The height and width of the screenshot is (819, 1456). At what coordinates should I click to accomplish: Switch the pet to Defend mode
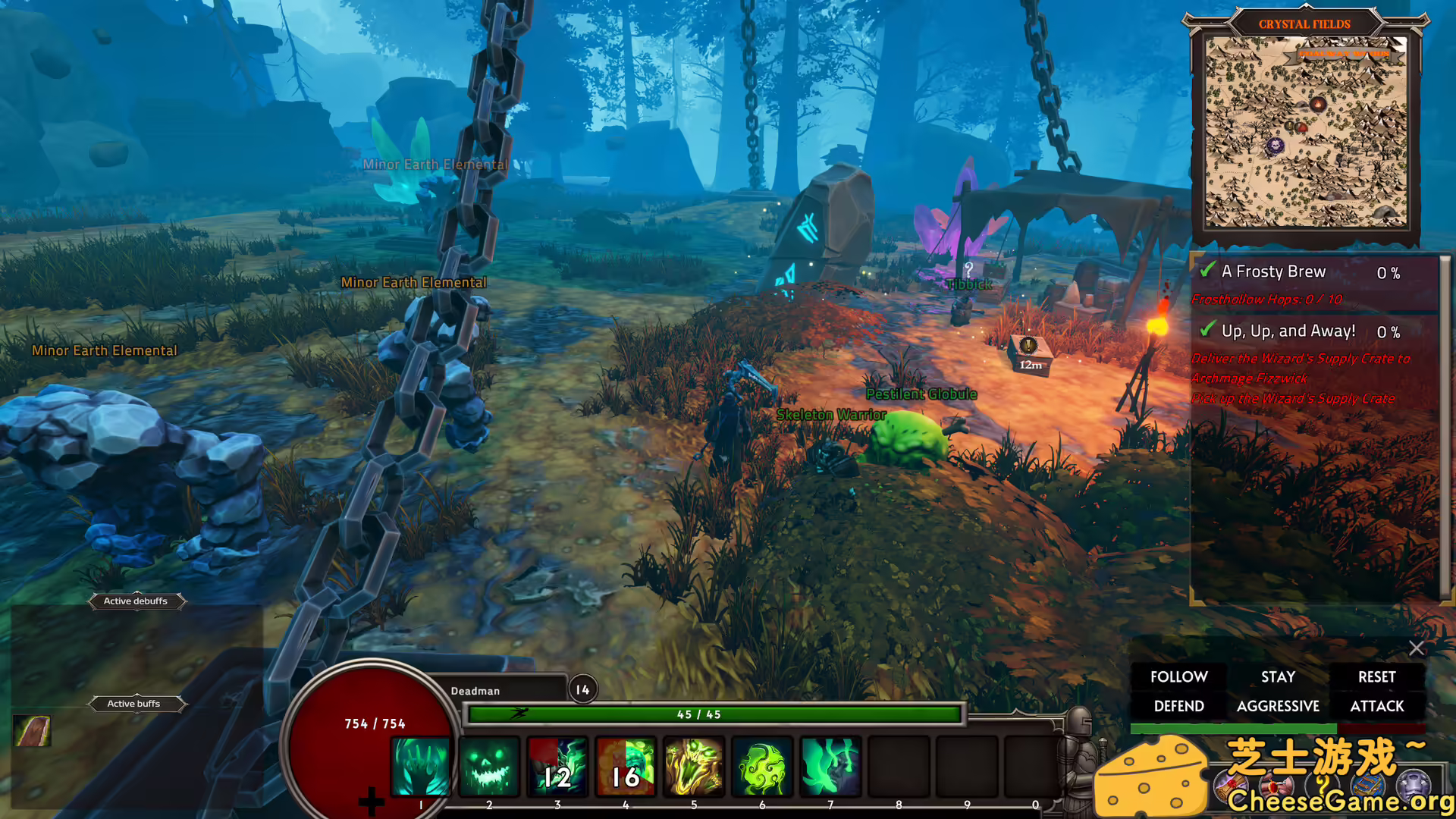1178,706
